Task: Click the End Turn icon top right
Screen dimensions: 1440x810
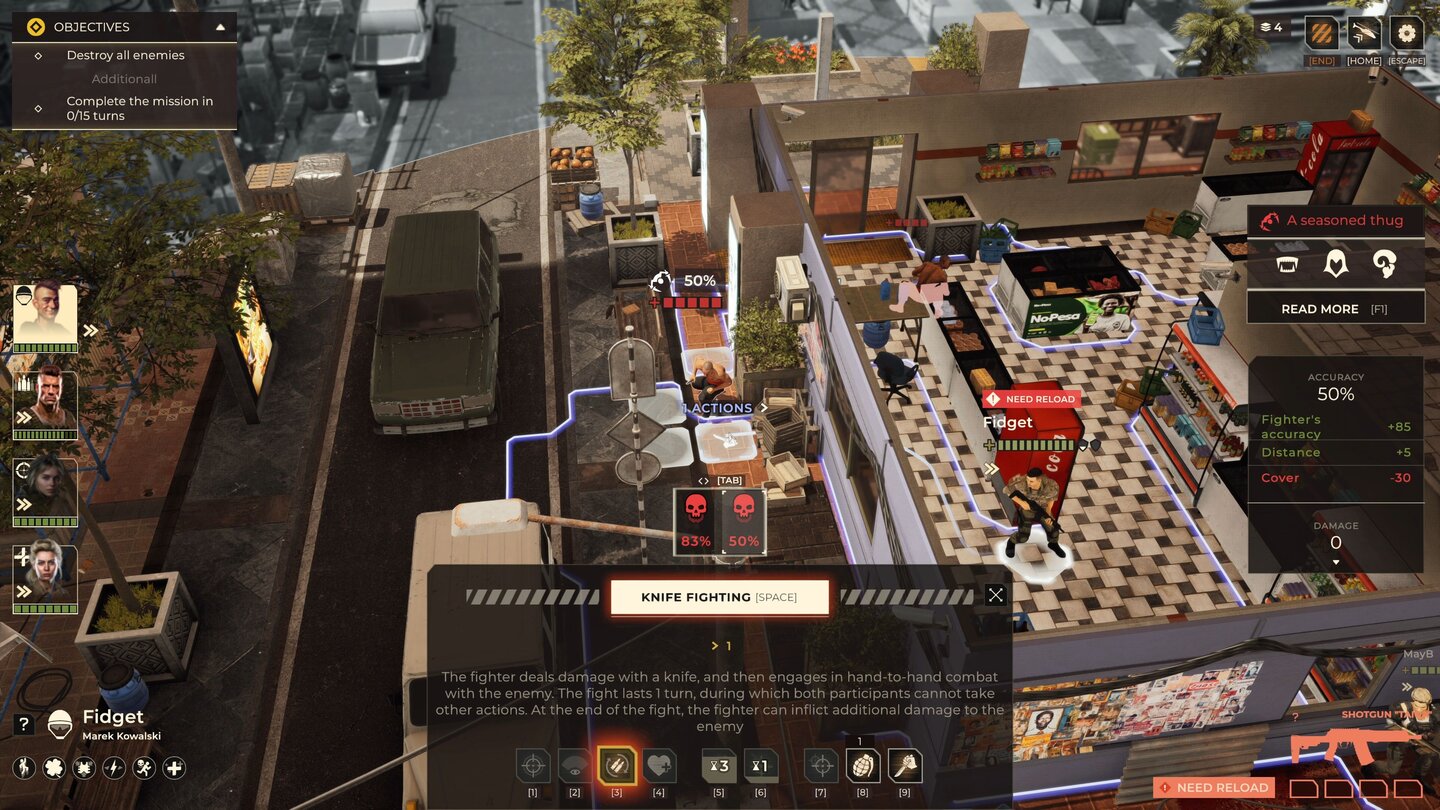Action: coord(1321,33)
